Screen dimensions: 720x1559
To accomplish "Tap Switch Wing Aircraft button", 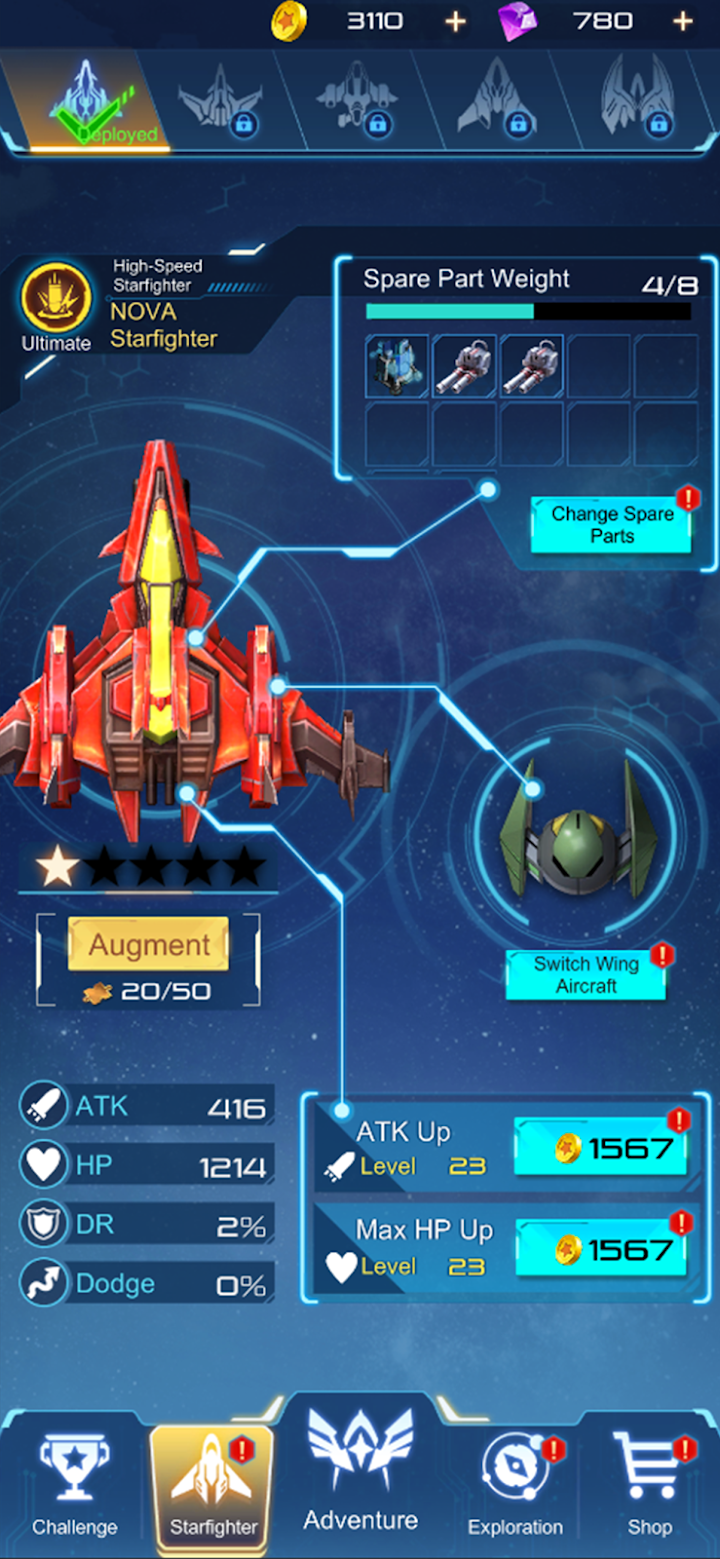I will click(x=586, y=975).
